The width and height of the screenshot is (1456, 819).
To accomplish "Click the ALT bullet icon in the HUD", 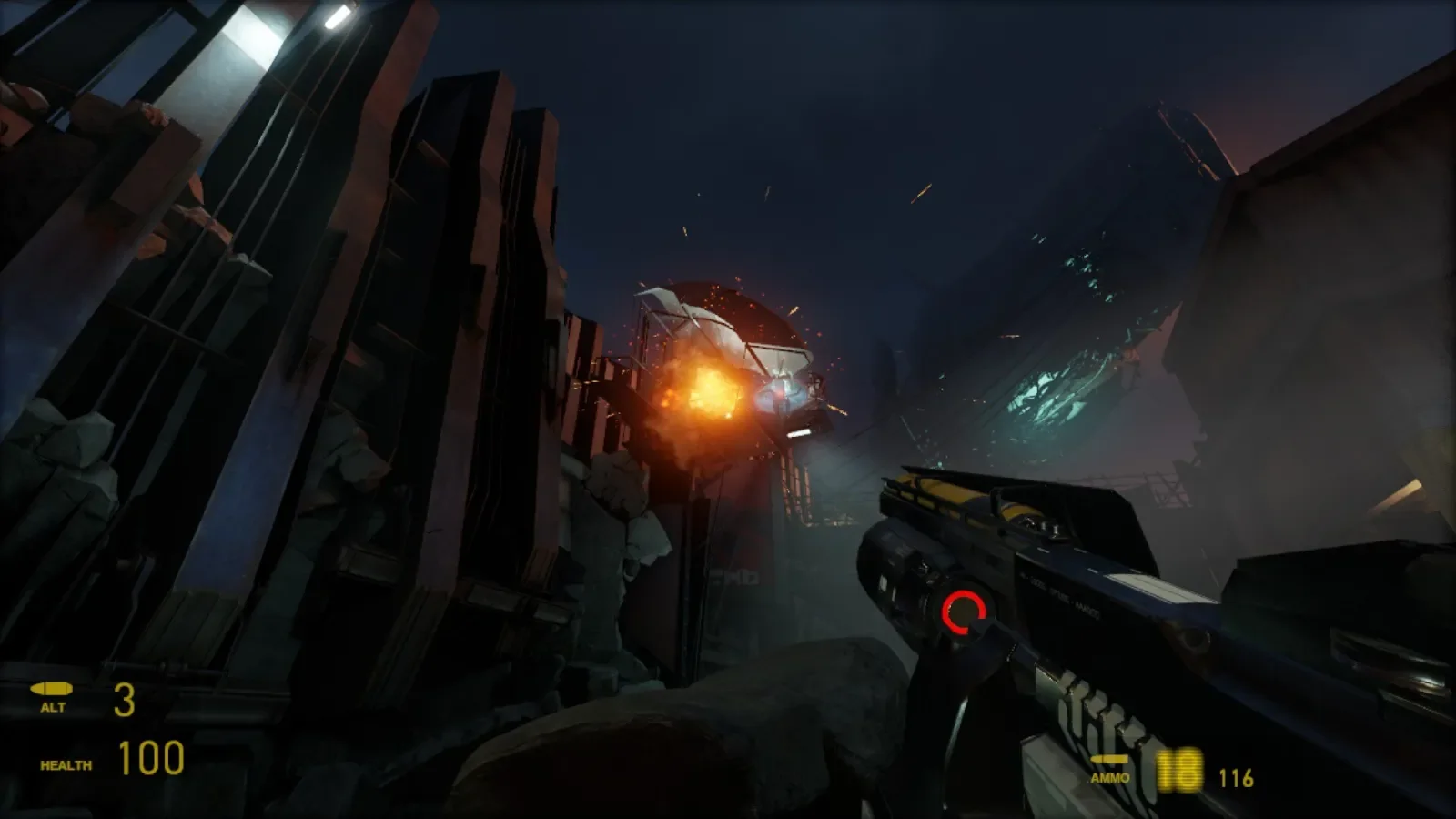I will tap(52, 687).
